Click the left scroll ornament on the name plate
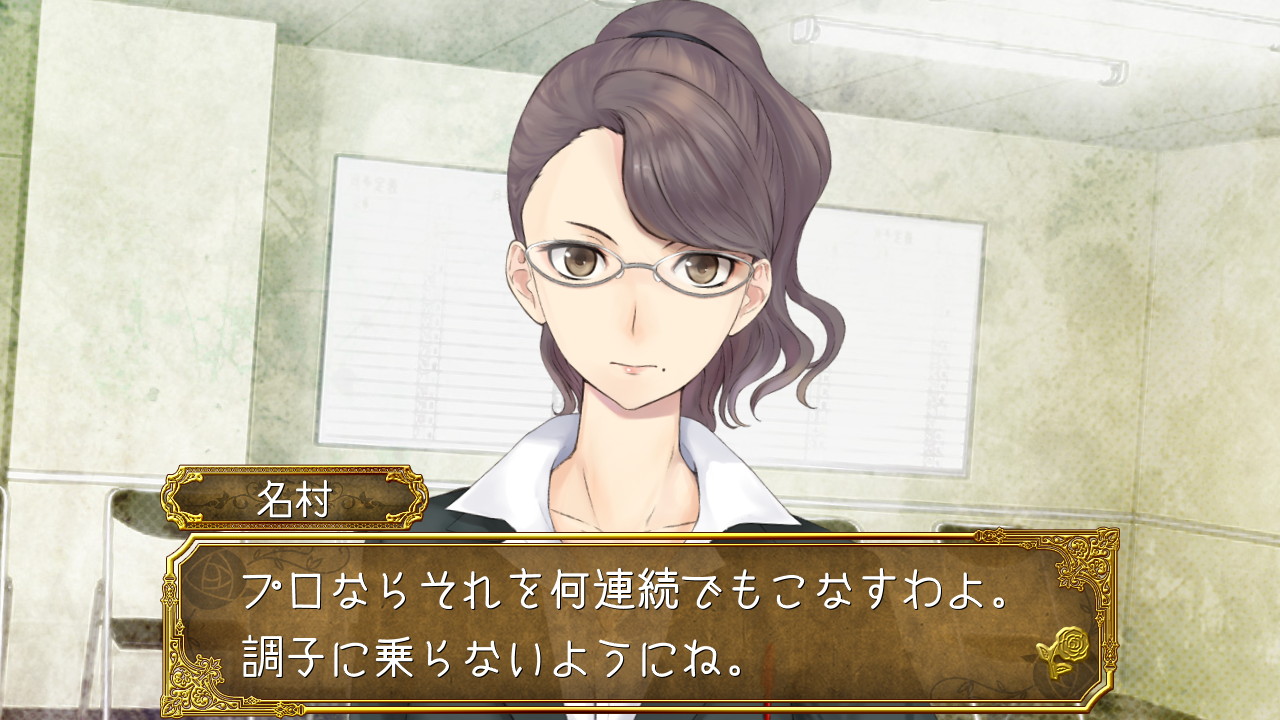Viewport: 1280px width, 720px height. coord(181,496)
